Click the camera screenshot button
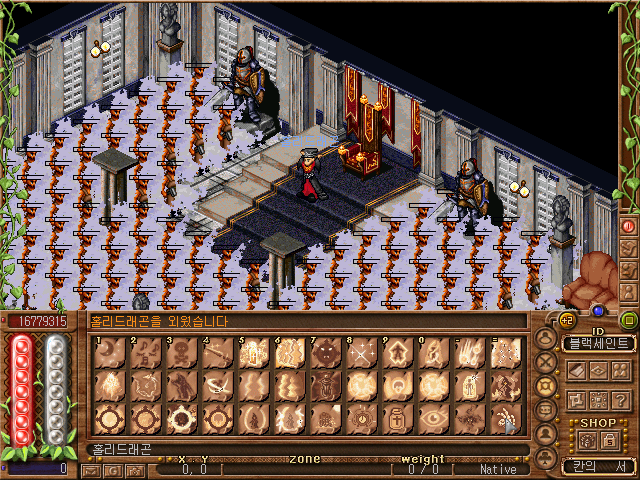This screenshot has width=640, height=480. (137, 469)
